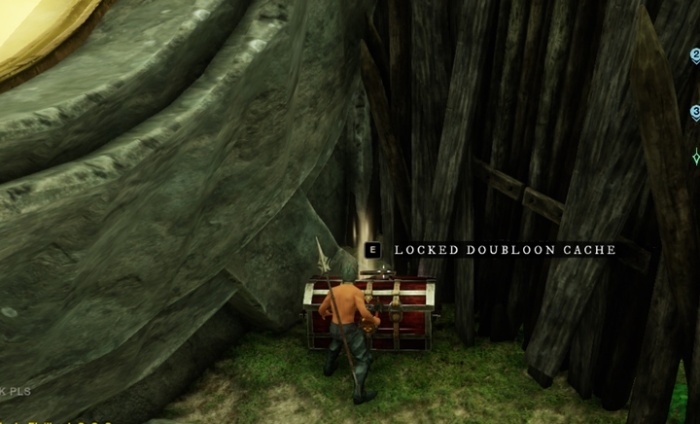The height and width of the screenshot is (424, 700).
Task: Click the green diamond objective marker
Action: pyautogui.click(x=695, y=157)
